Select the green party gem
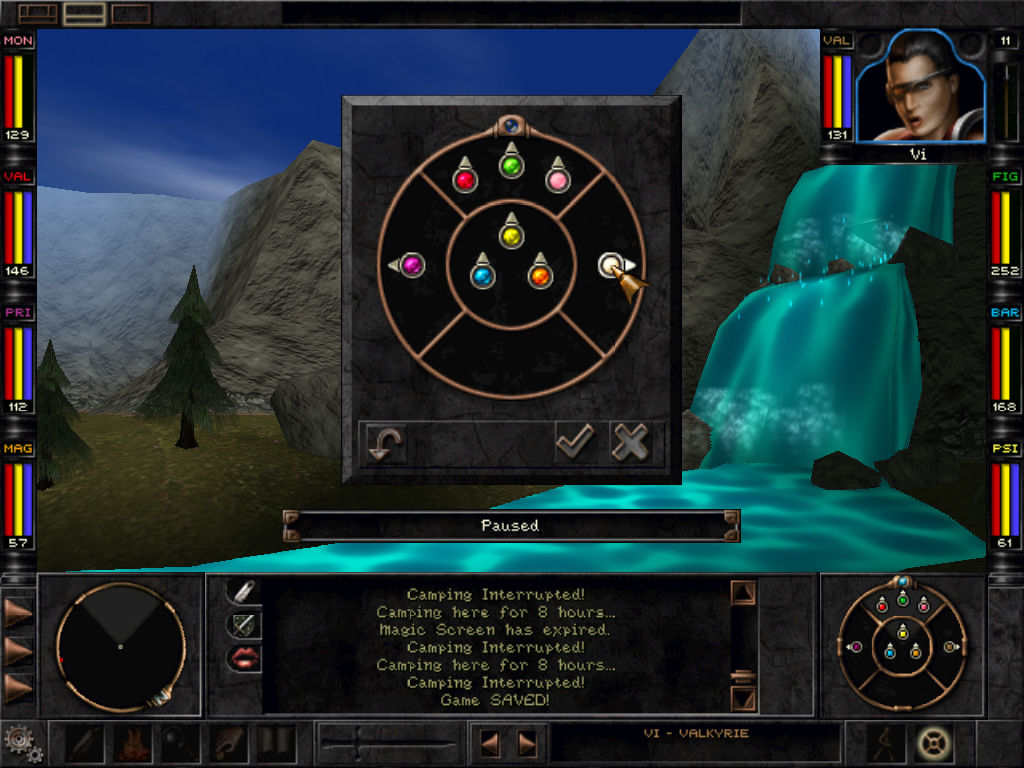 tap(512, 166)
